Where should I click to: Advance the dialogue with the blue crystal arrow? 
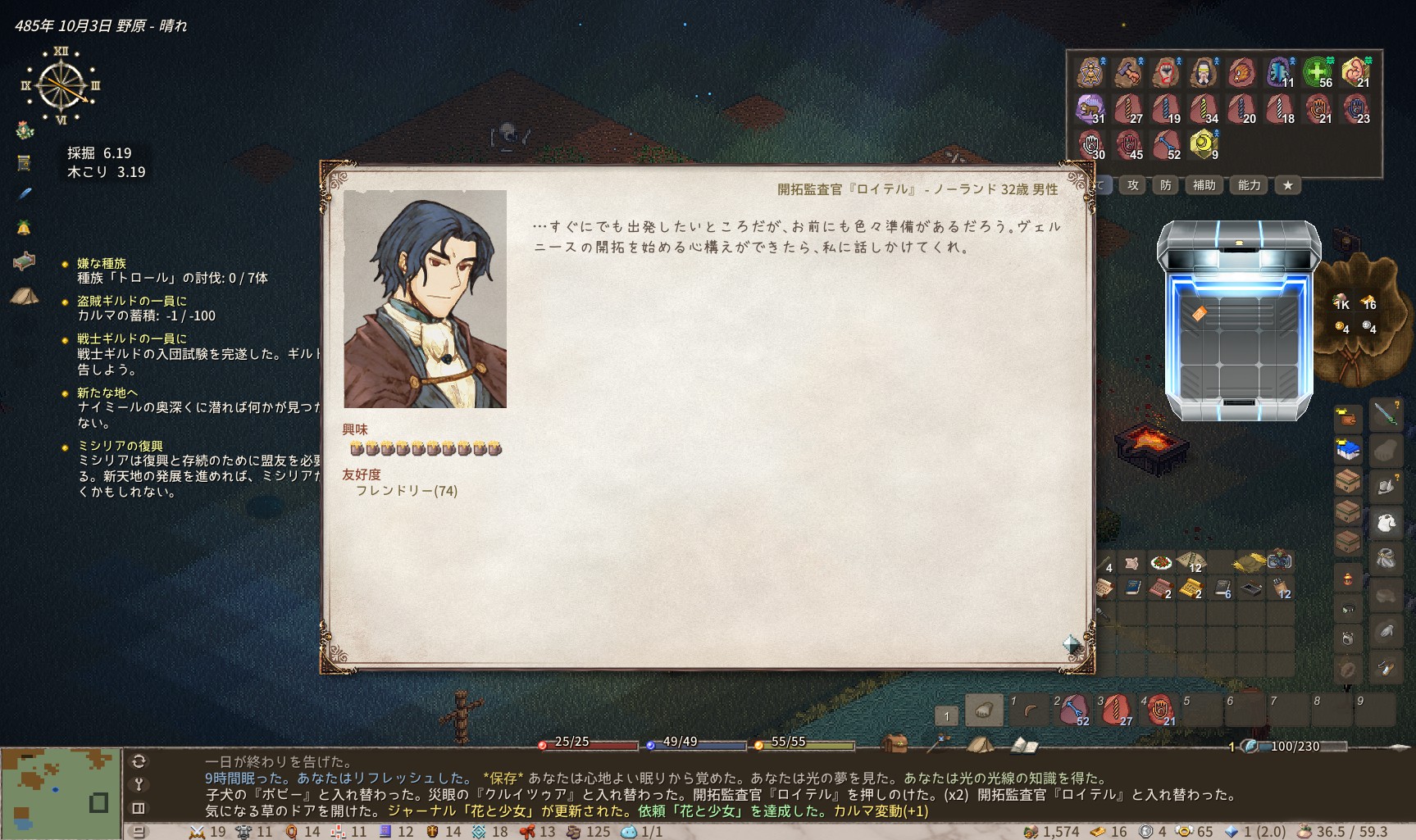[x=1072, y=643]
